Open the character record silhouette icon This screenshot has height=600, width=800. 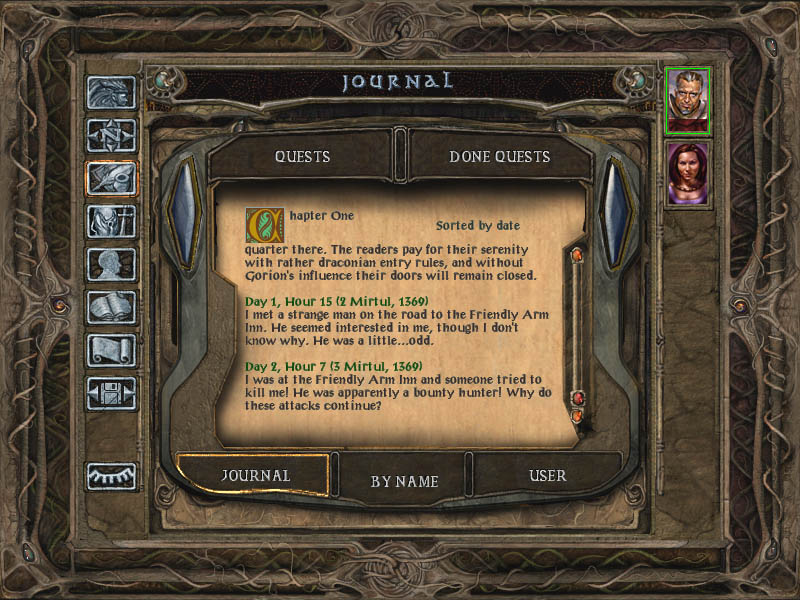coord(111,264)
